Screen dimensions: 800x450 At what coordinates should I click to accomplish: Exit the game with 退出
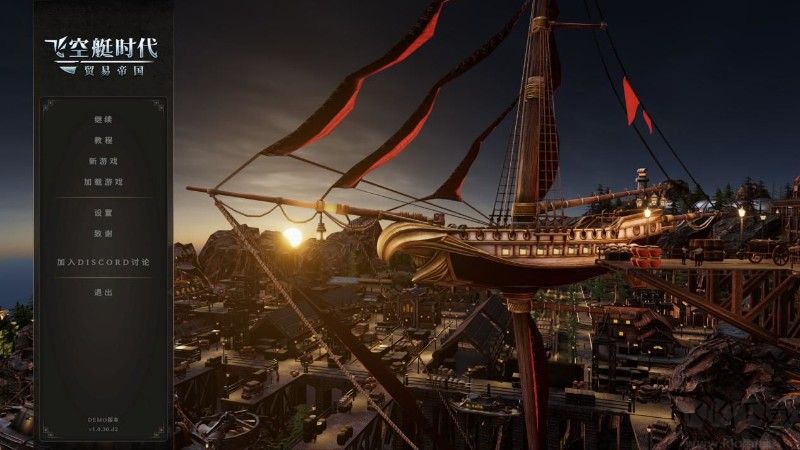tap(103, 292)
